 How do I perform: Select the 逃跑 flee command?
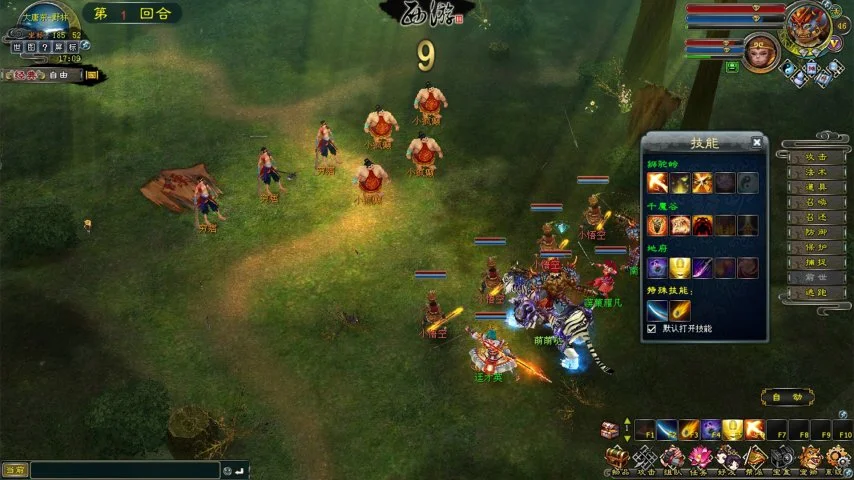point(815,294)
